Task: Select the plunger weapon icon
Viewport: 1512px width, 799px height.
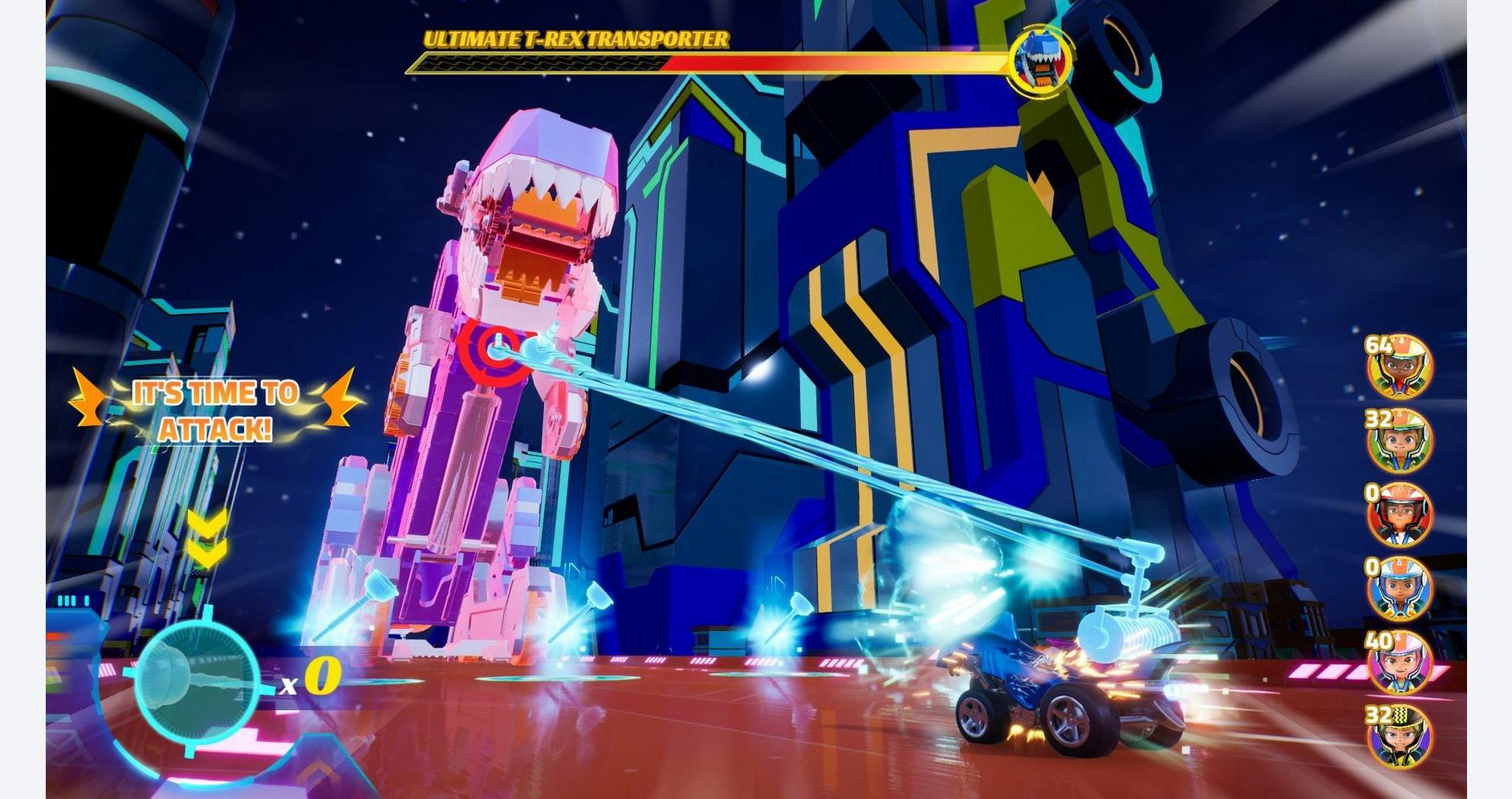Action: point(195,683)
